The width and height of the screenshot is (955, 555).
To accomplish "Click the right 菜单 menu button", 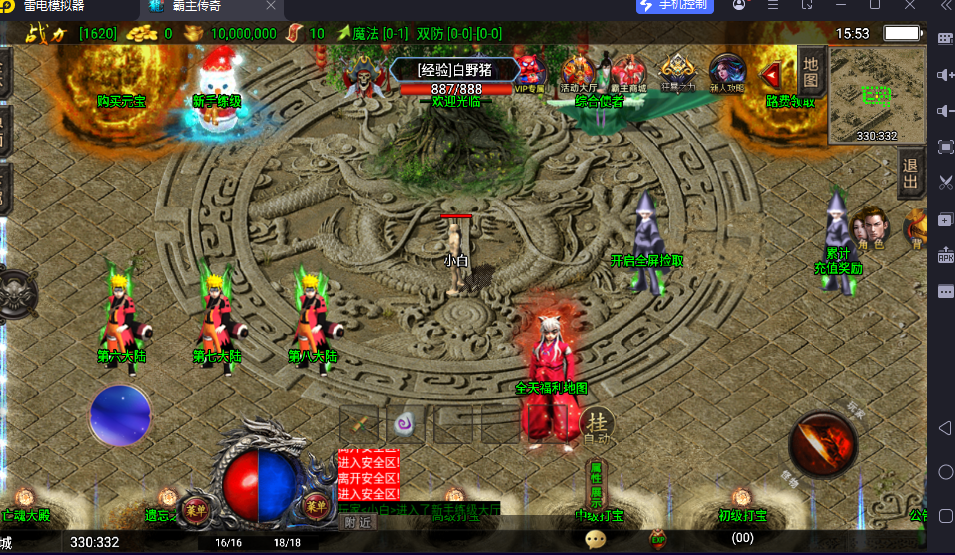I will point(315,505).
